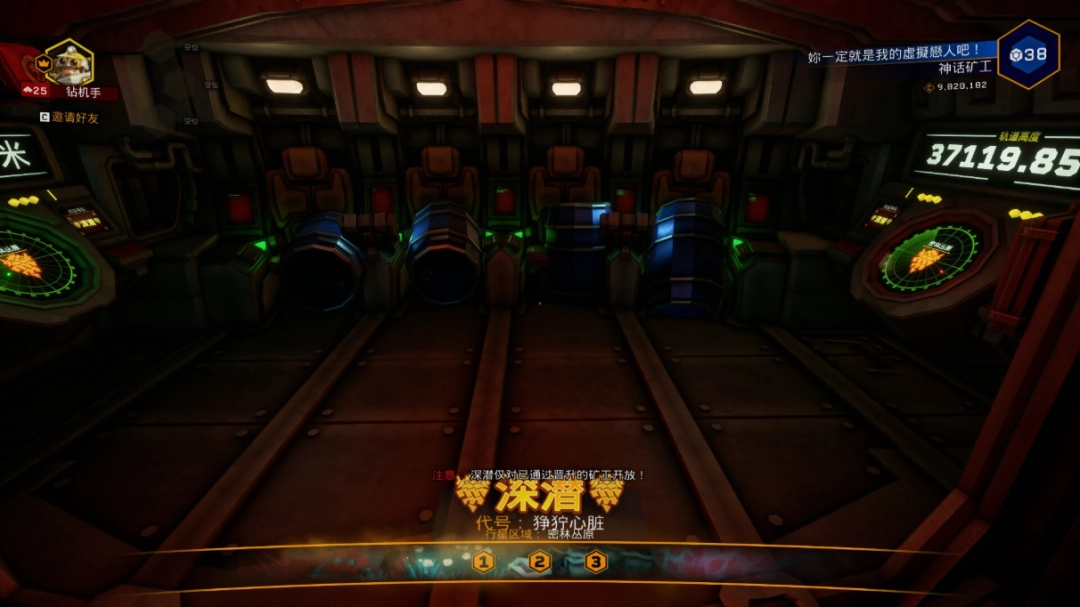Screen dimensions: 1080x607
Task: Click the Driller miner portrait
Action: pos(69,64)
